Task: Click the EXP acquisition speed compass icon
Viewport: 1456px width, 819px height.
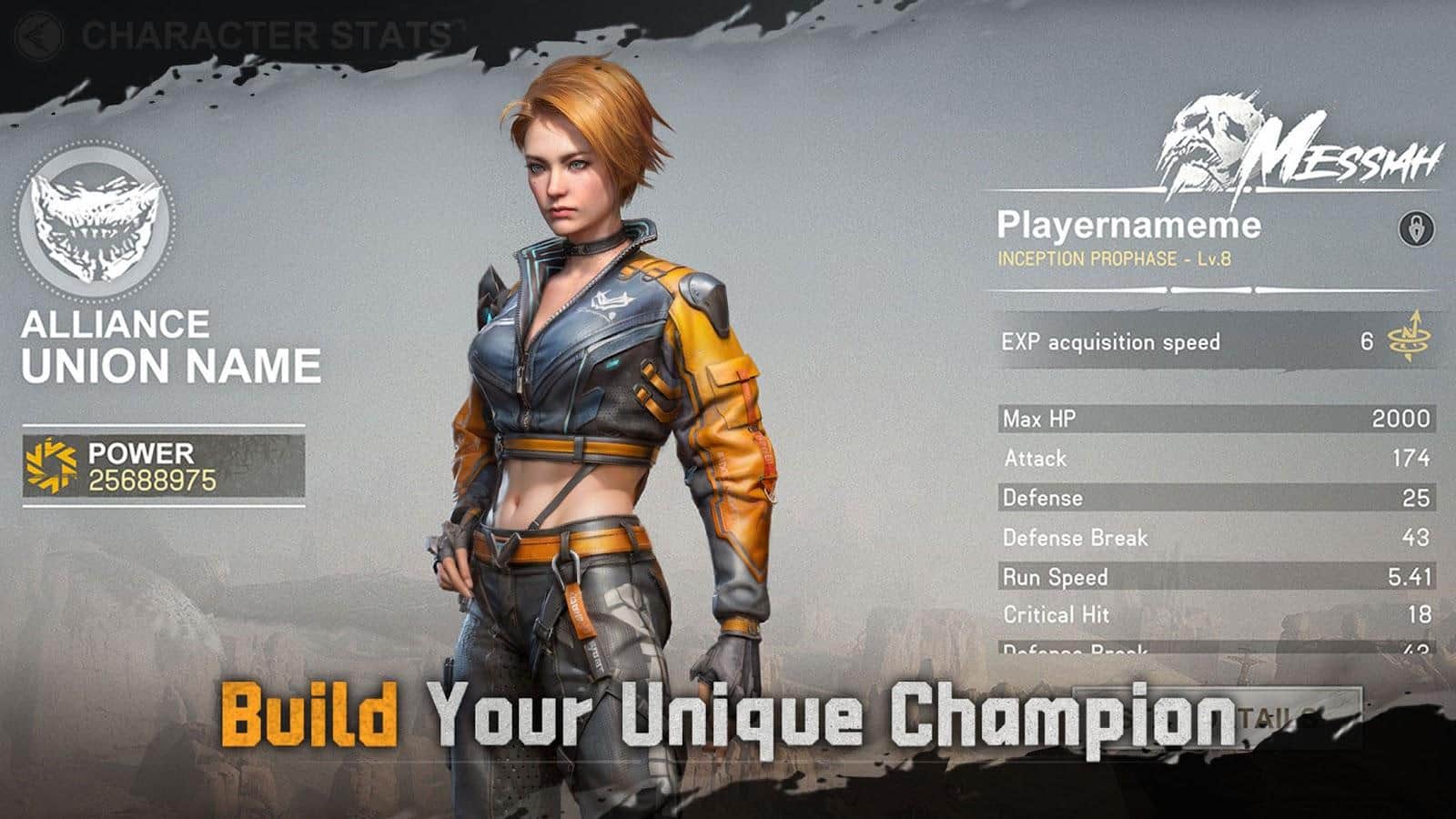Action: (x=1406, y=340)
